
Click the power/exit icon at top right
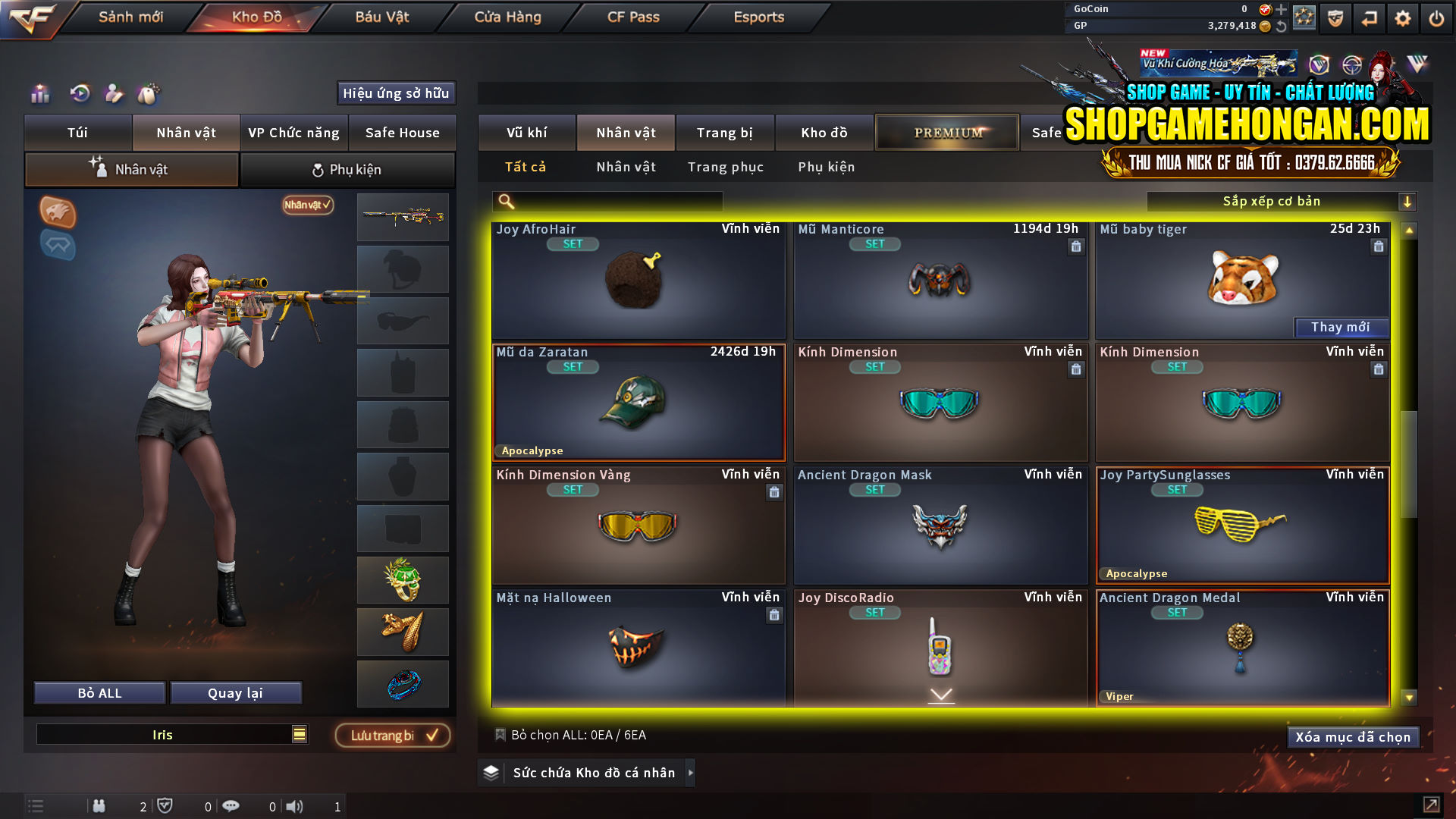tap(1437, 17)
